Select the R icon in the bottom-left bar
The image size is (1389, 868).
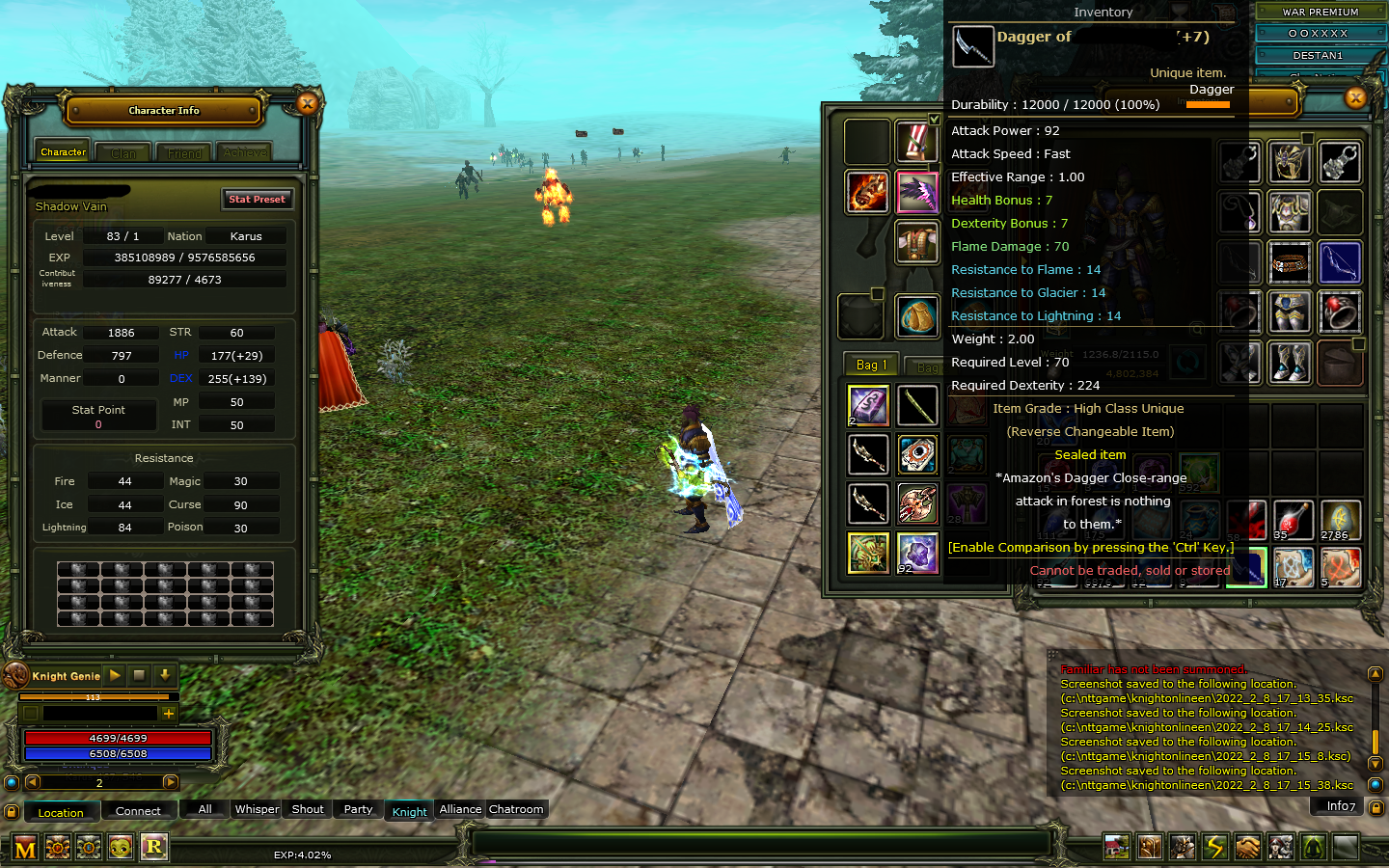pos(154,847)
